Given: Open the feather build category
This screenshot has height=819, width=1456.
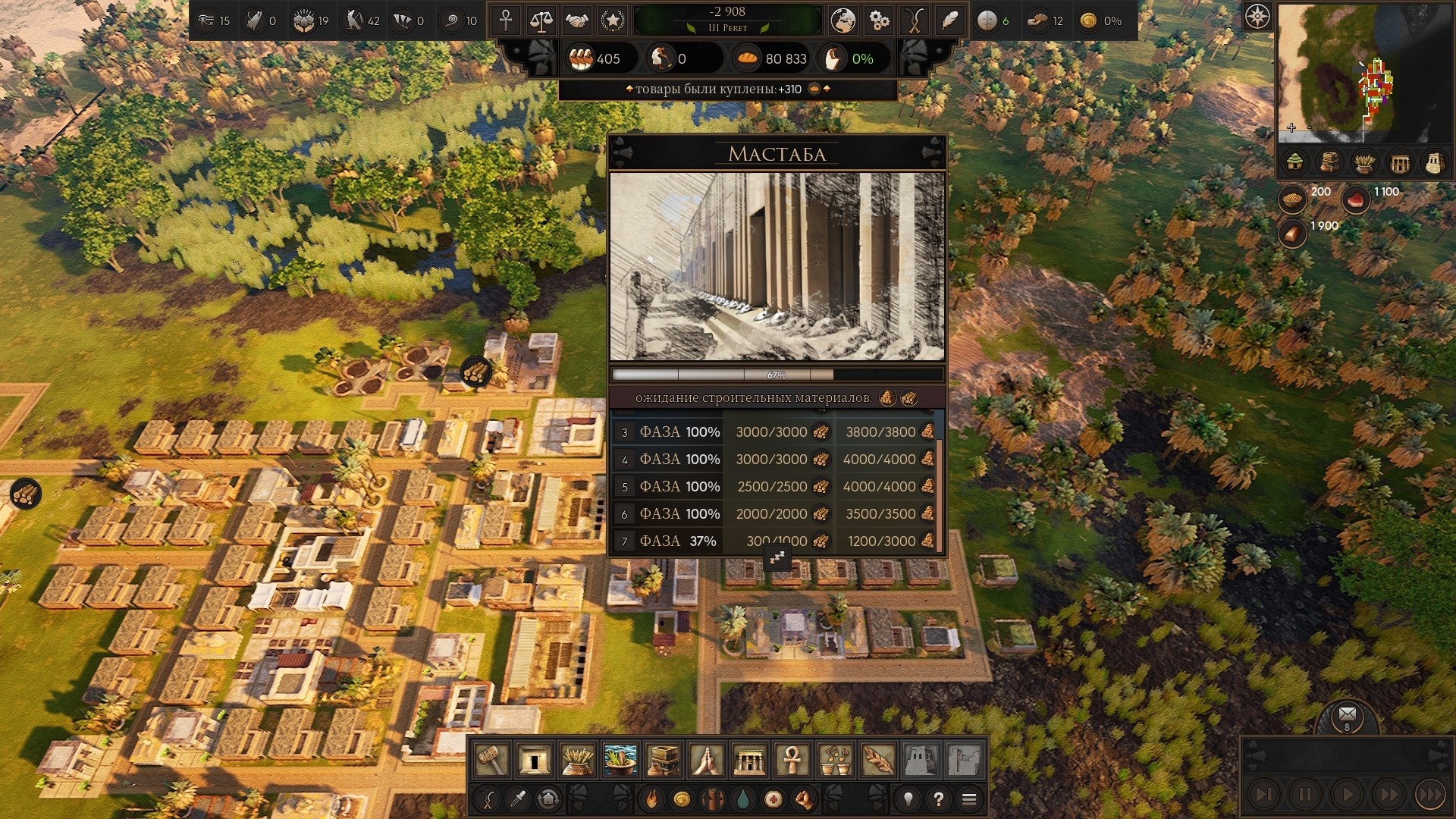Looking at the screenshot, I should pos(877,759).
